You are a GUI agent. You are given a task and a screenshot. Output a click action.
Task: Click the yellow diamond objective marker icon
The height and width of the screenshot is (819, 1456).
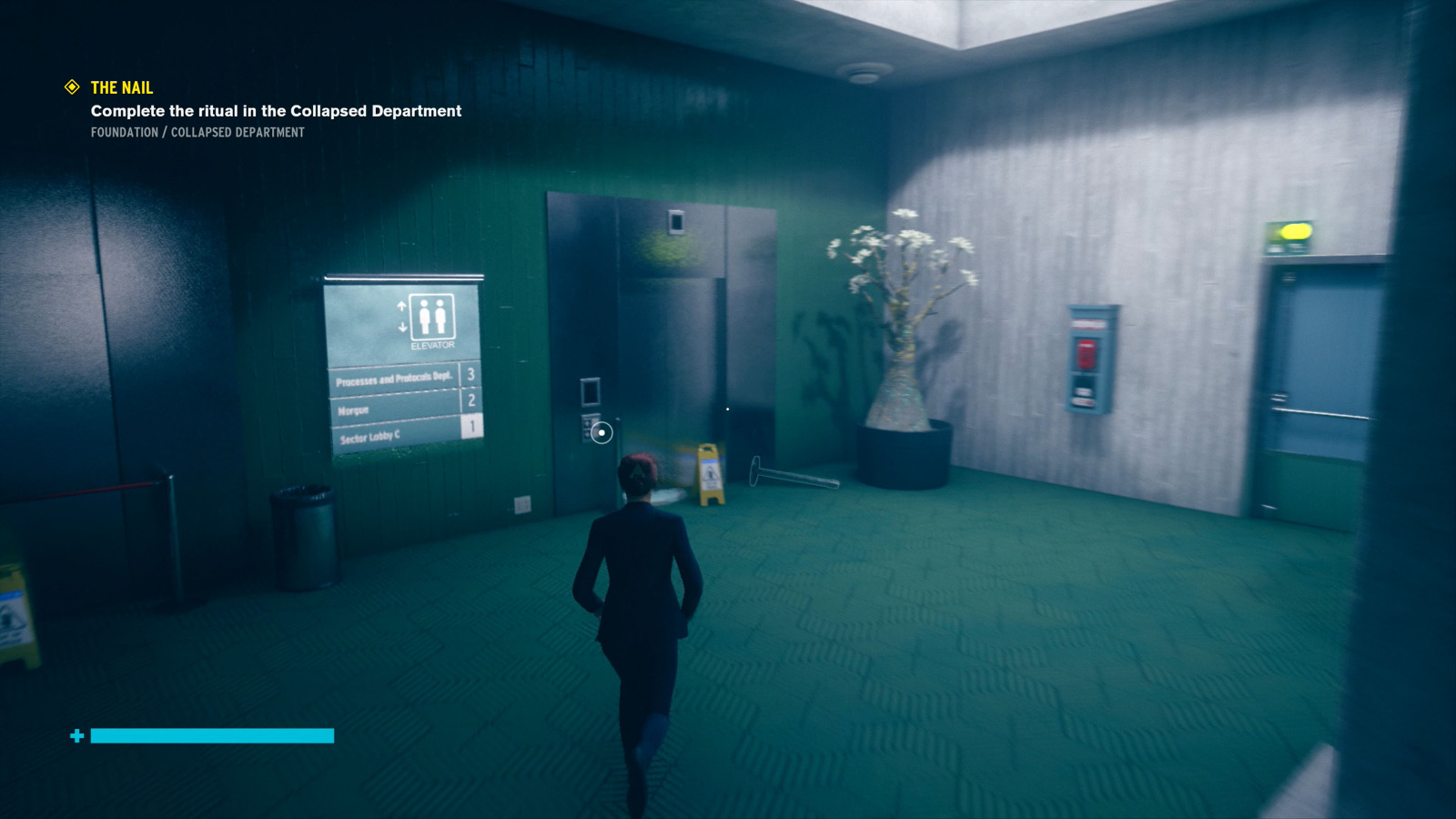[x=71, y=87]
